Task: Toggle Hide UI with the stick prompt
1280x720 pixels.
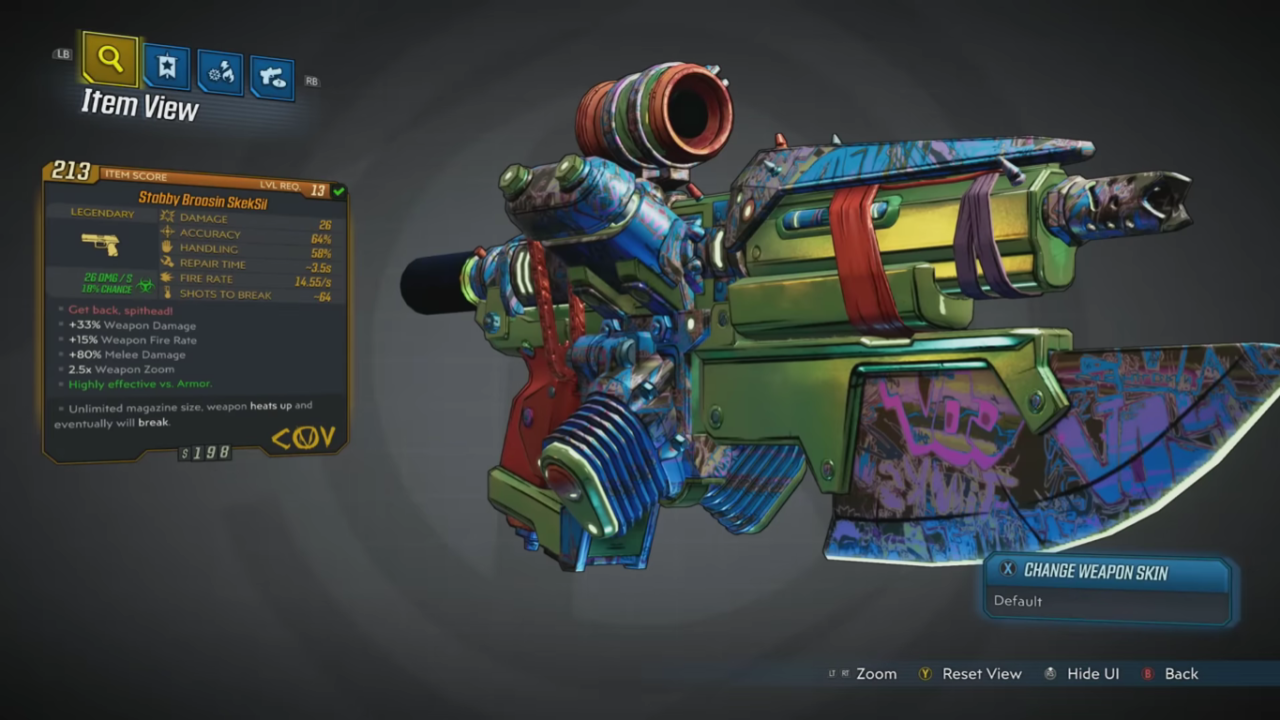Action: point(1050,674)
